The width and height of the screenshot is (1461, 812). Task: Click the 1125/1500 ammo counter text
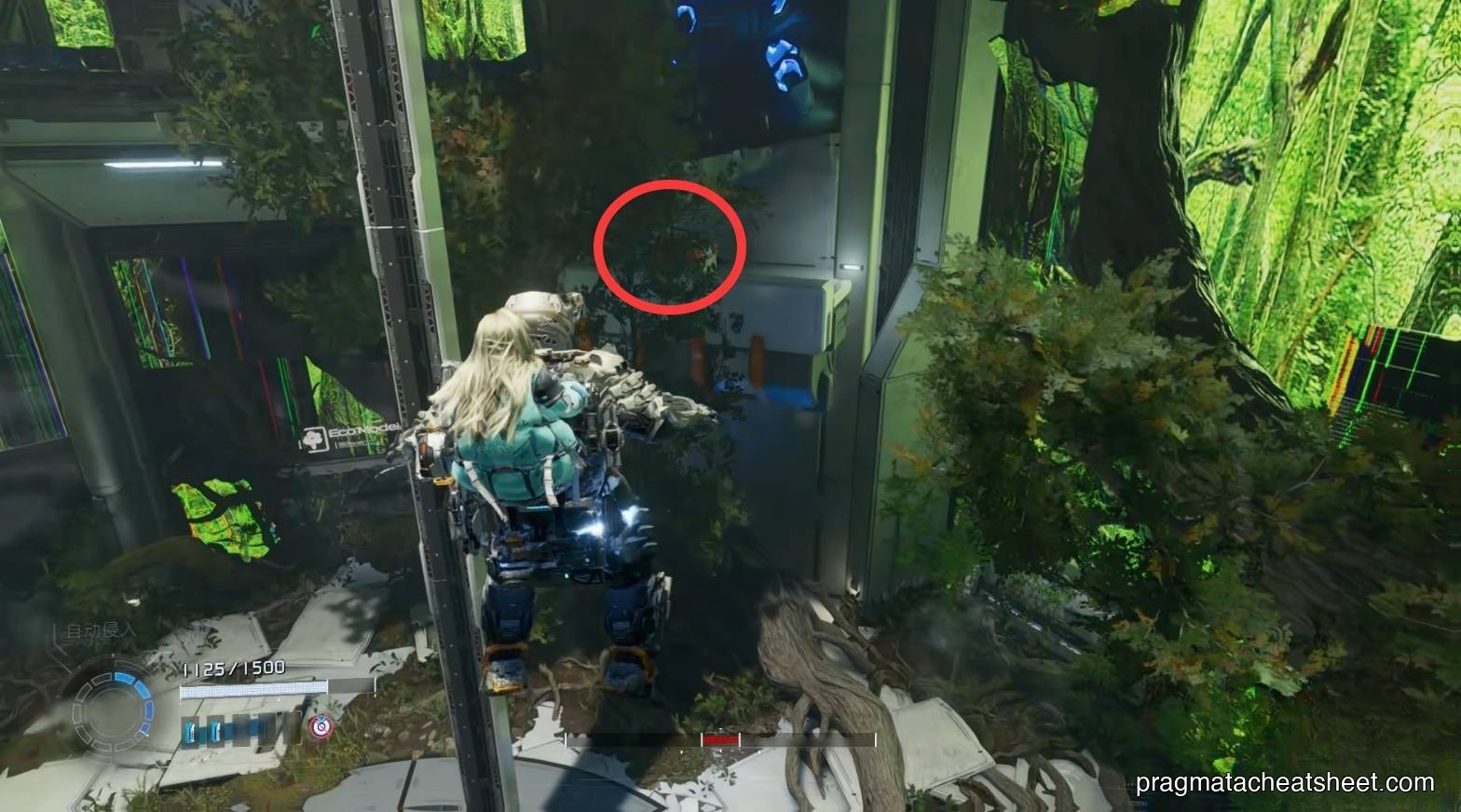[x=232, y=668]
